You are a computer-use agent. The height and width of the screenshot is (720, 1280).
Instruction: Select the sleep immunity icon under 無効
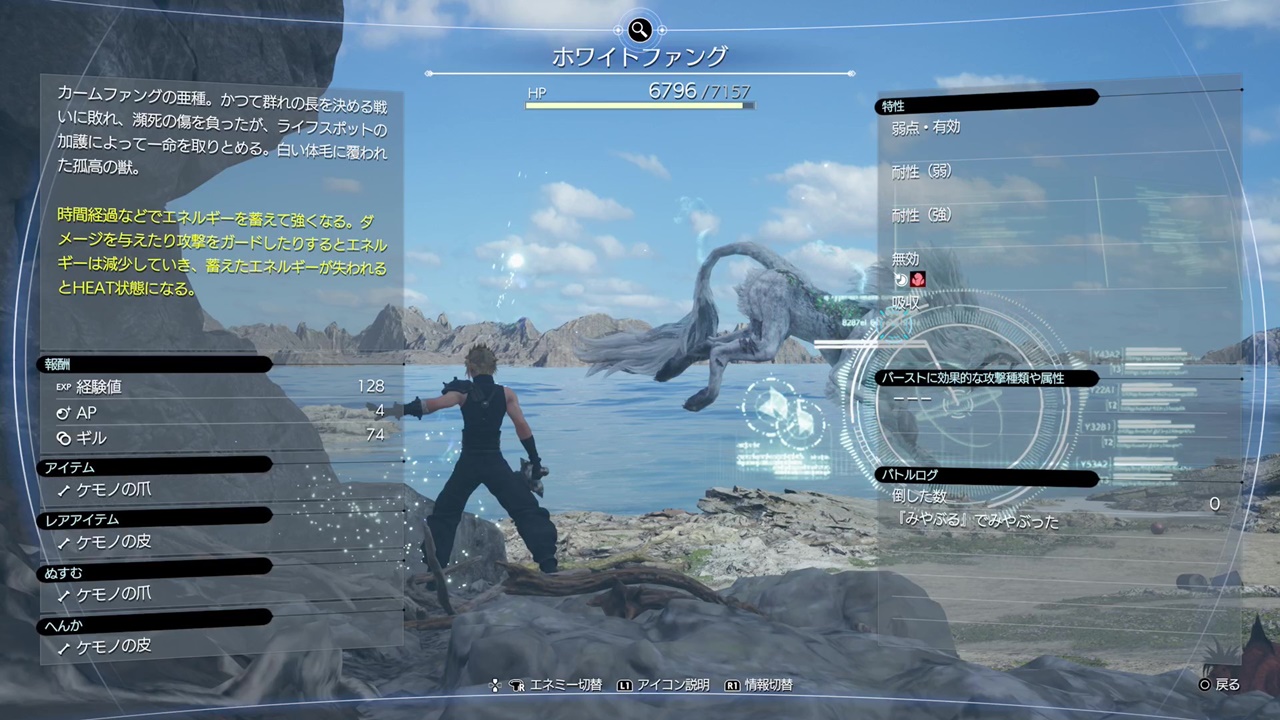pyautogui.click(x=902, y=279)
